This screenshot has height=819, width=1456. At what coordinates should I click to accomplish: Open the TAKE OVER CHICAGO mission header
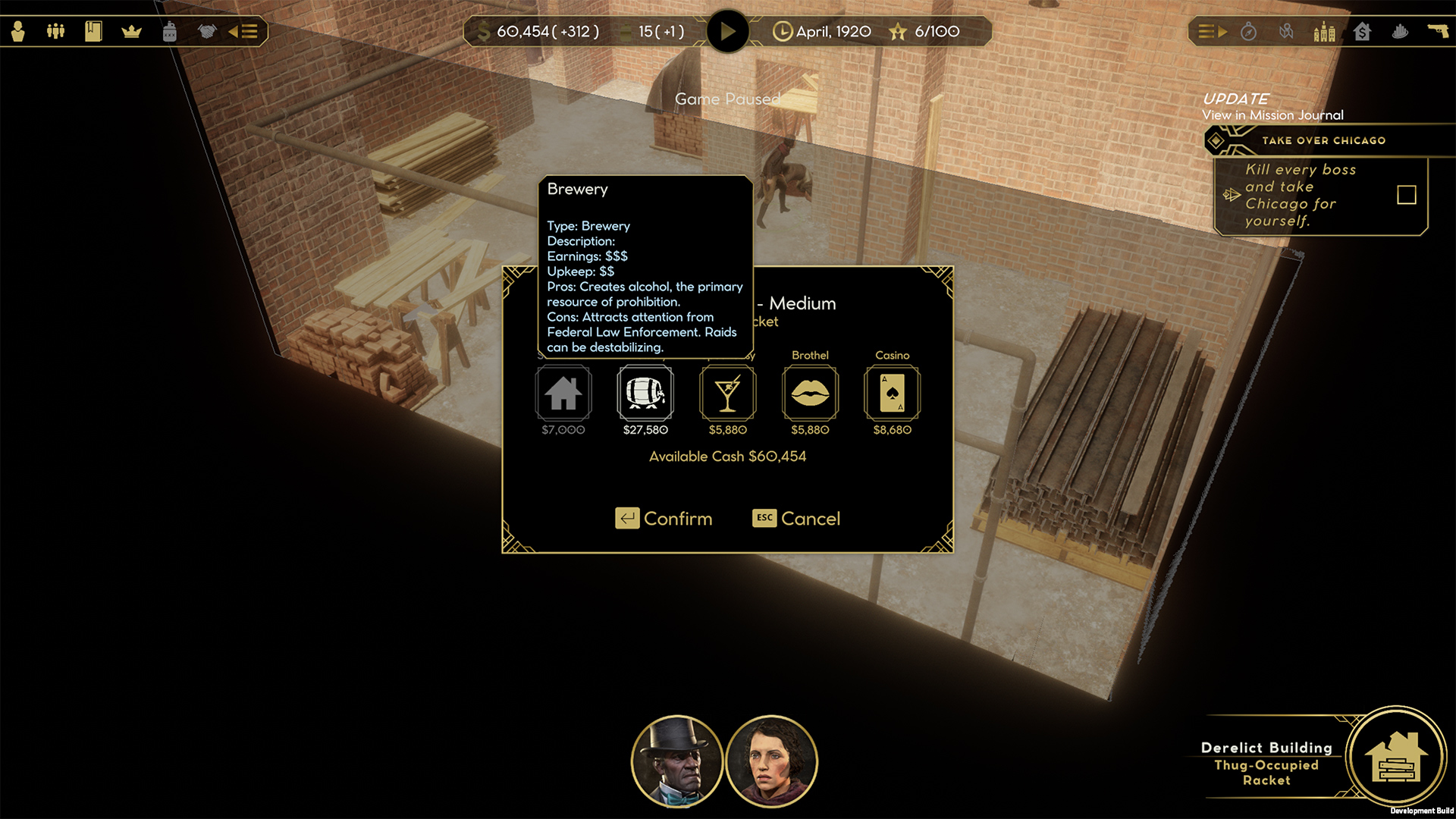(x=1323, y=140)
